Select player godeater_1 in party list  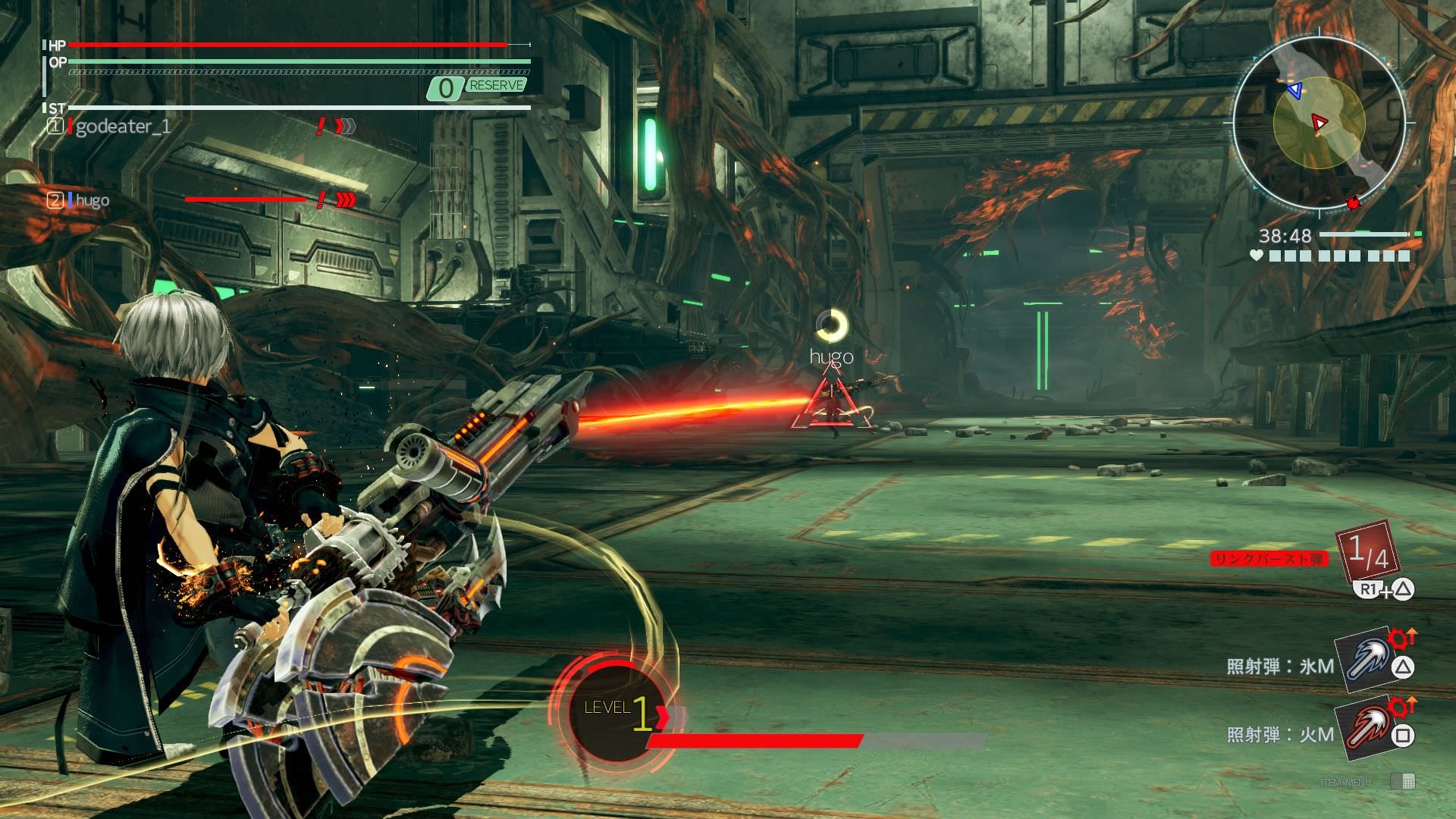(x=121, y=127)
